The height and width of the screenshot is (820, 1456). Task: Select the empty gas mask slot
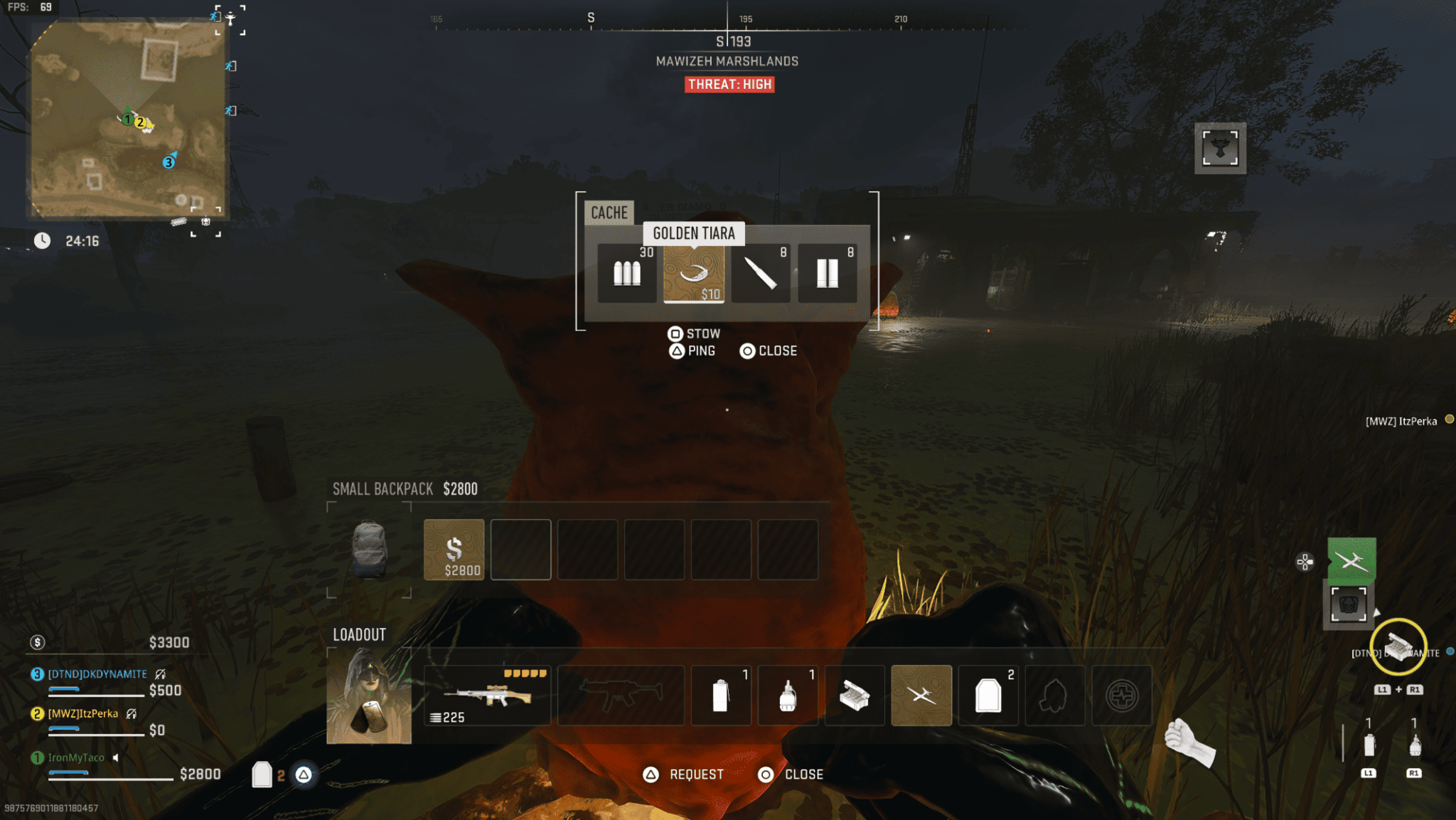(1054, 695)
